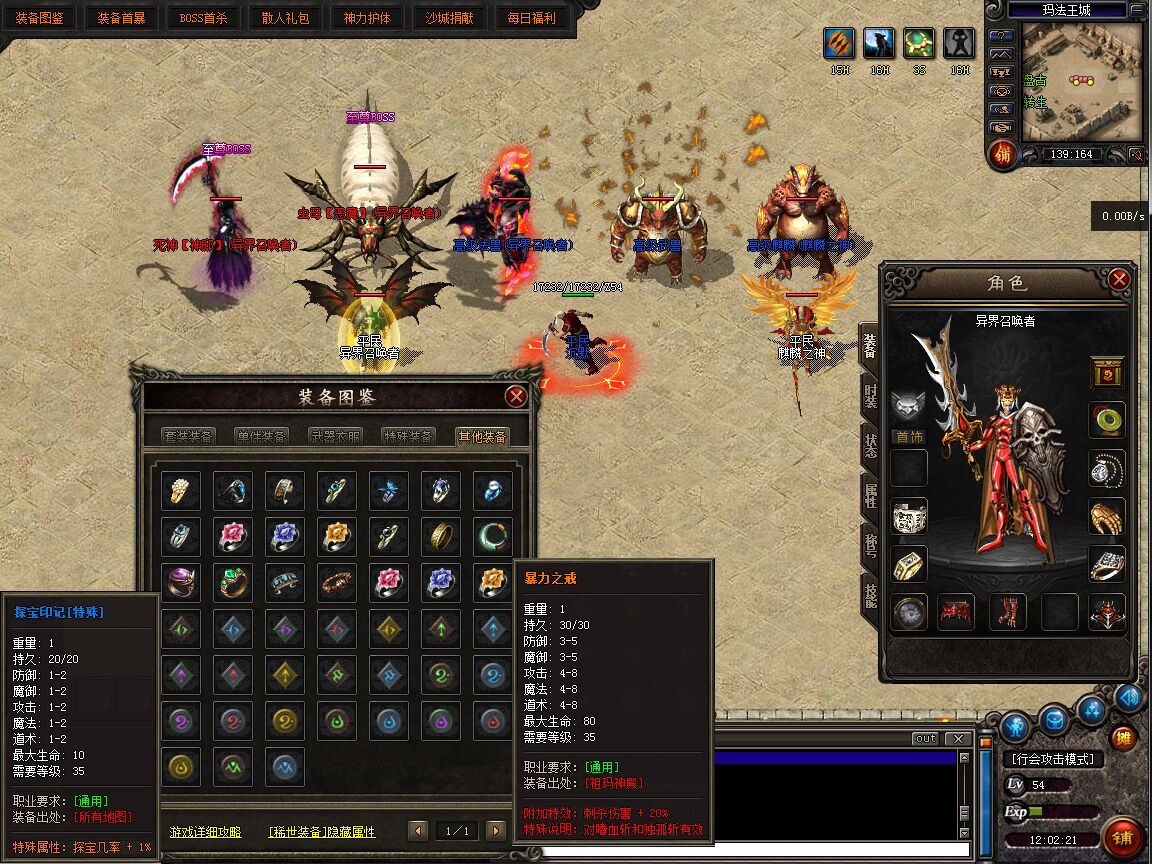Switch to the 武器衣服 tab
The width and height of the screenshot is (1152, 864).
[335, 436]
